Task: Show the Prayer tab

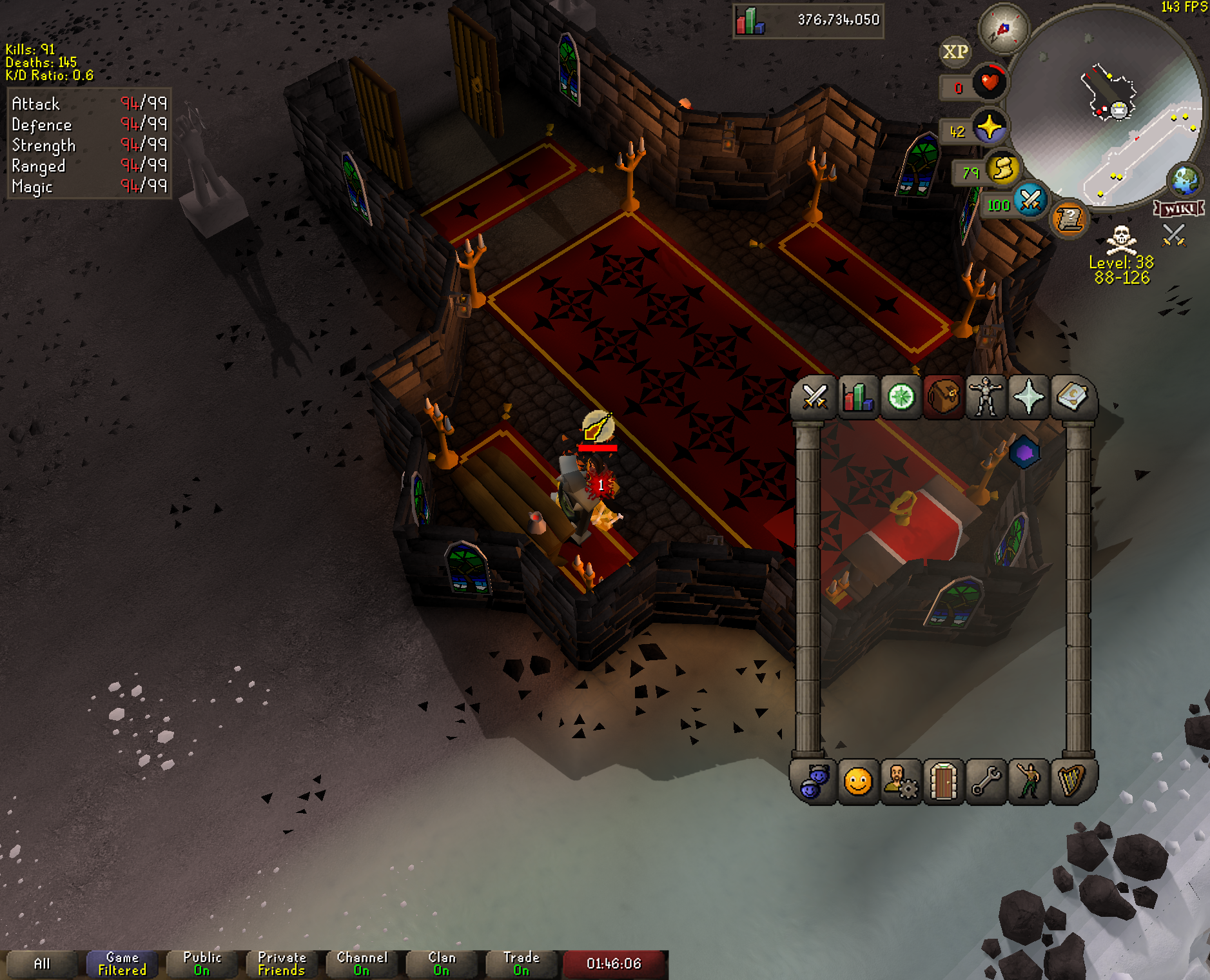Action: [x=1029, y=397]
